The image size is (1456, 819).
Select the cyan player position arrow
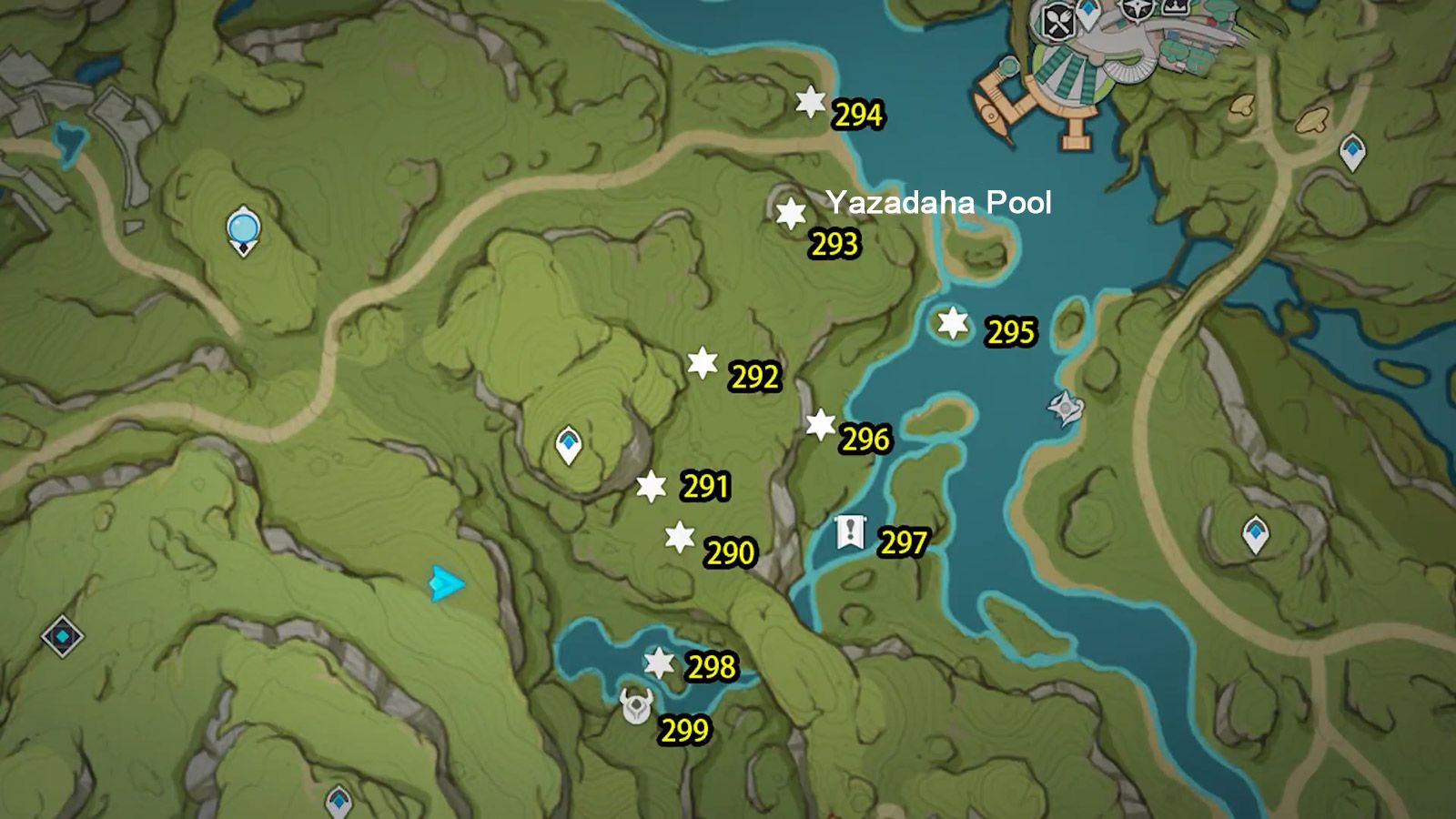point(443,581)
